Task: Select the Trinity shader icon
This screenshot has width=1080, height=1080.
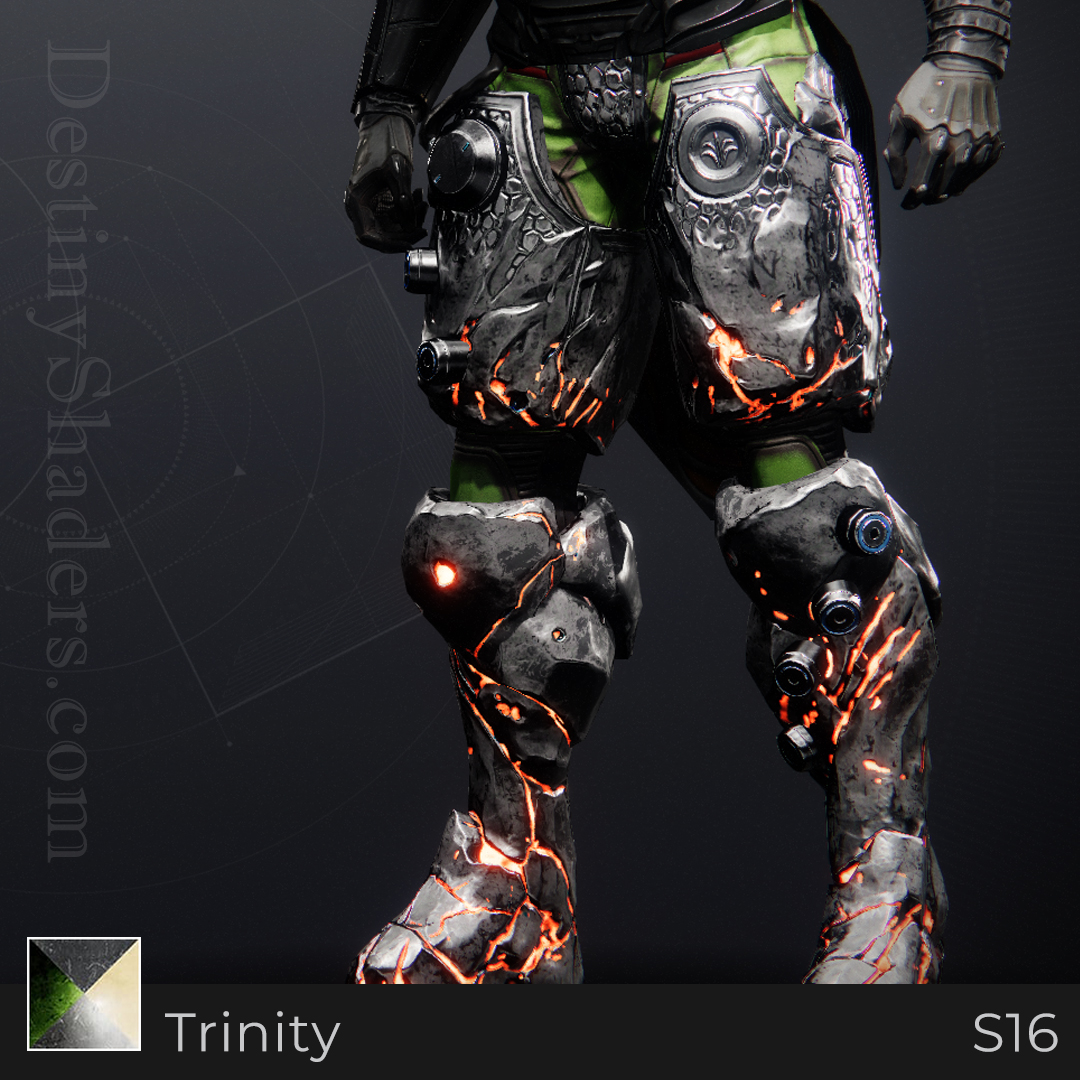Action: (84, 993)
